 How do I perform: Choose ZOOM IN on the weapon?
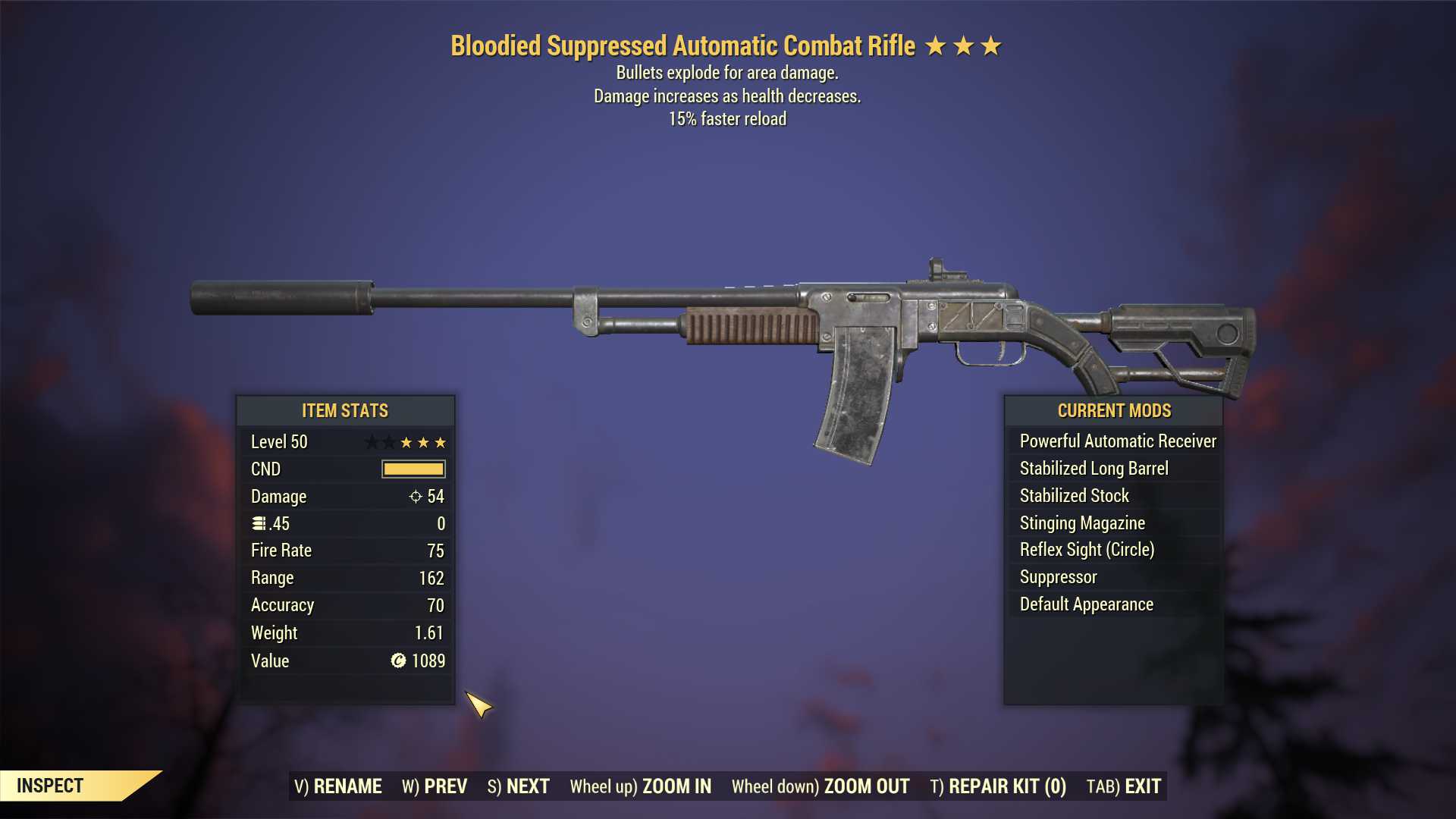pos(641,786)
